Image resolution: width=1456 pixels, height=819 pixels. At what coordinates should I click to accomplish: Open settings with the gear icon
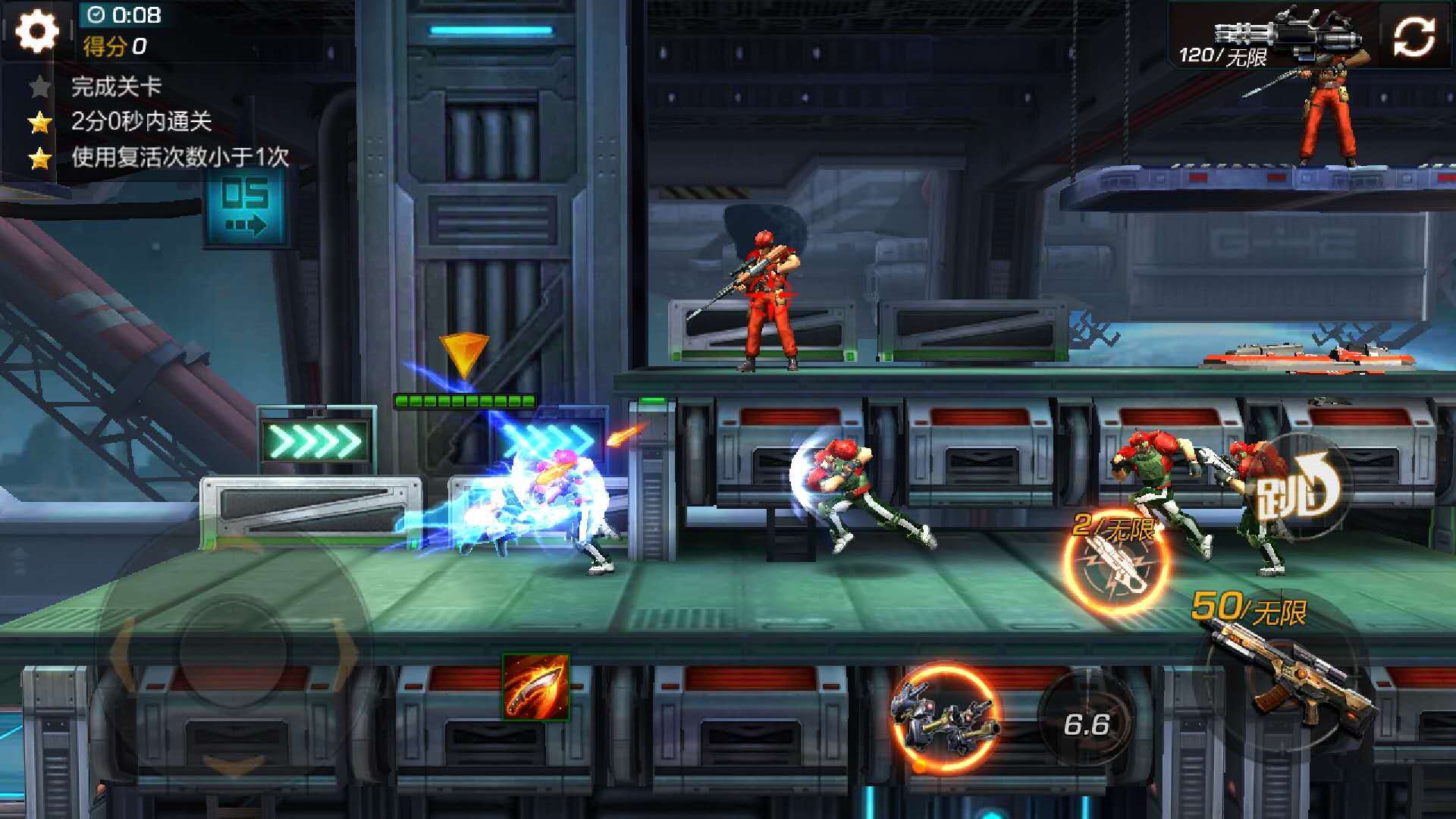point(36,32)
